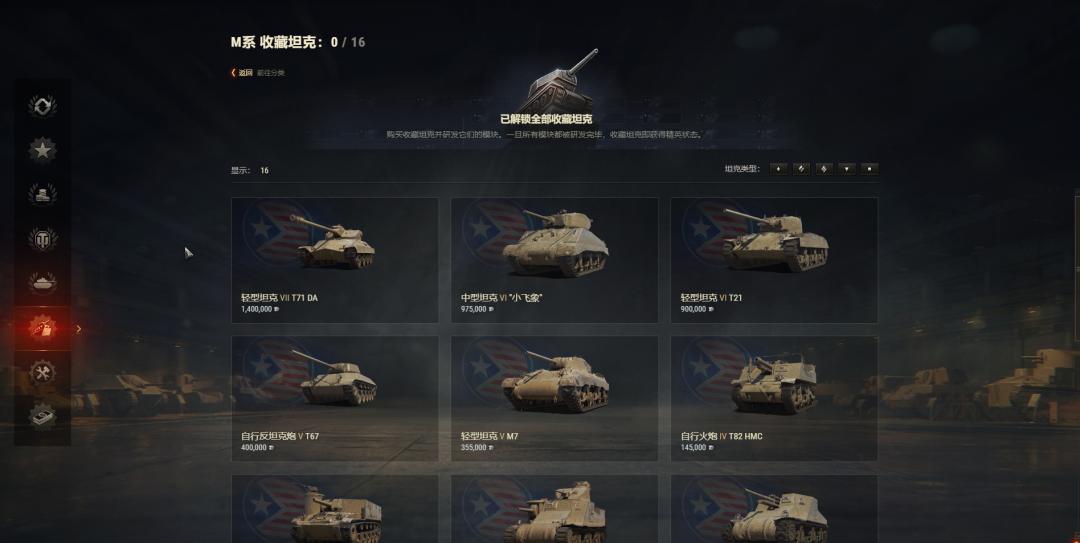The width and height of the screenshot is (1080, 543).
Task: Toggle the heavy tank type filter
Action: click(824, 169)
